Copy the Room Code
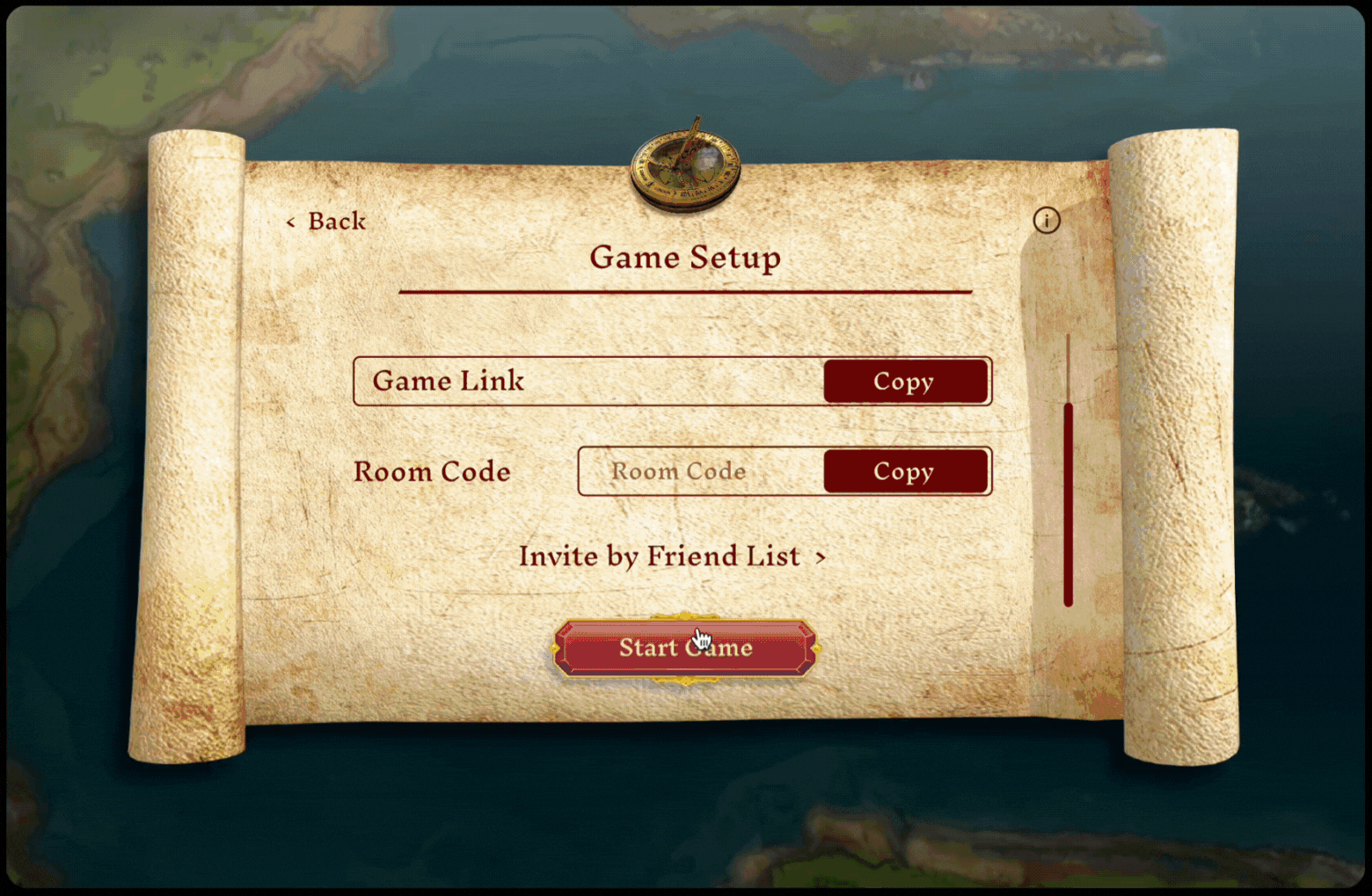Screen dimensions: 1372x896 click(904, 472)
